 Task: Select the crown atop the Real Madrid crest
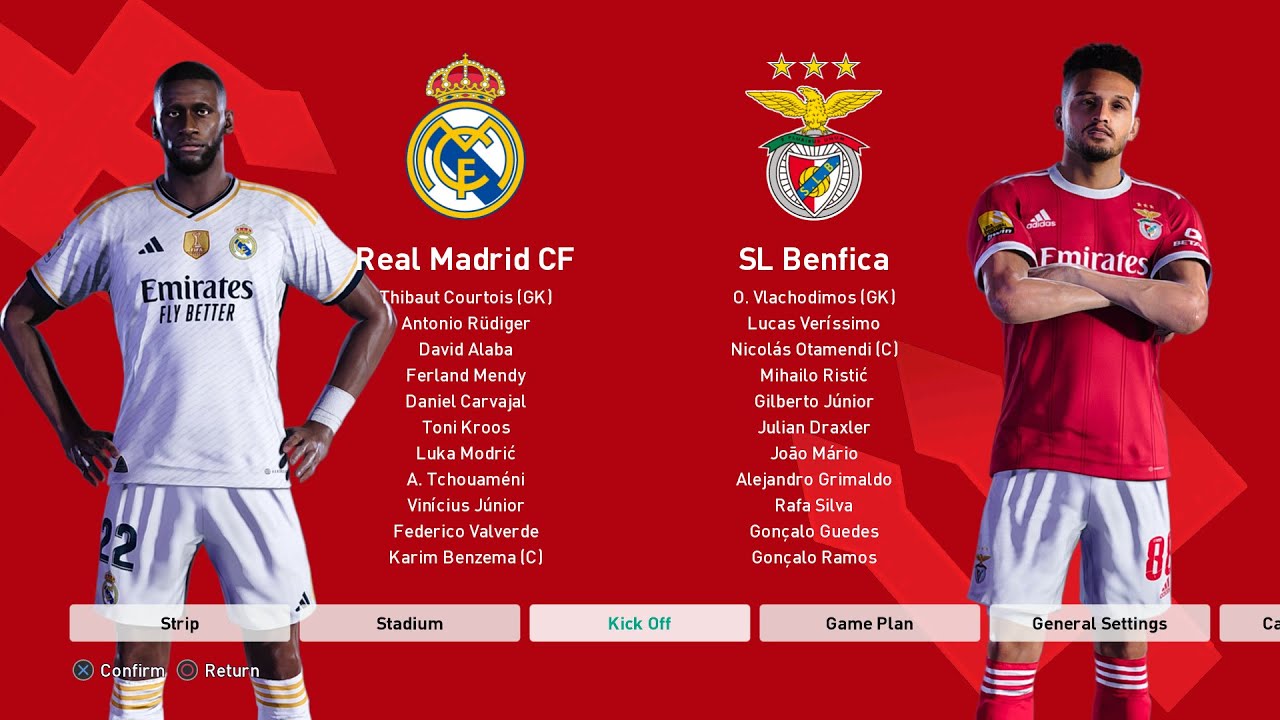(x=465, y=77)
